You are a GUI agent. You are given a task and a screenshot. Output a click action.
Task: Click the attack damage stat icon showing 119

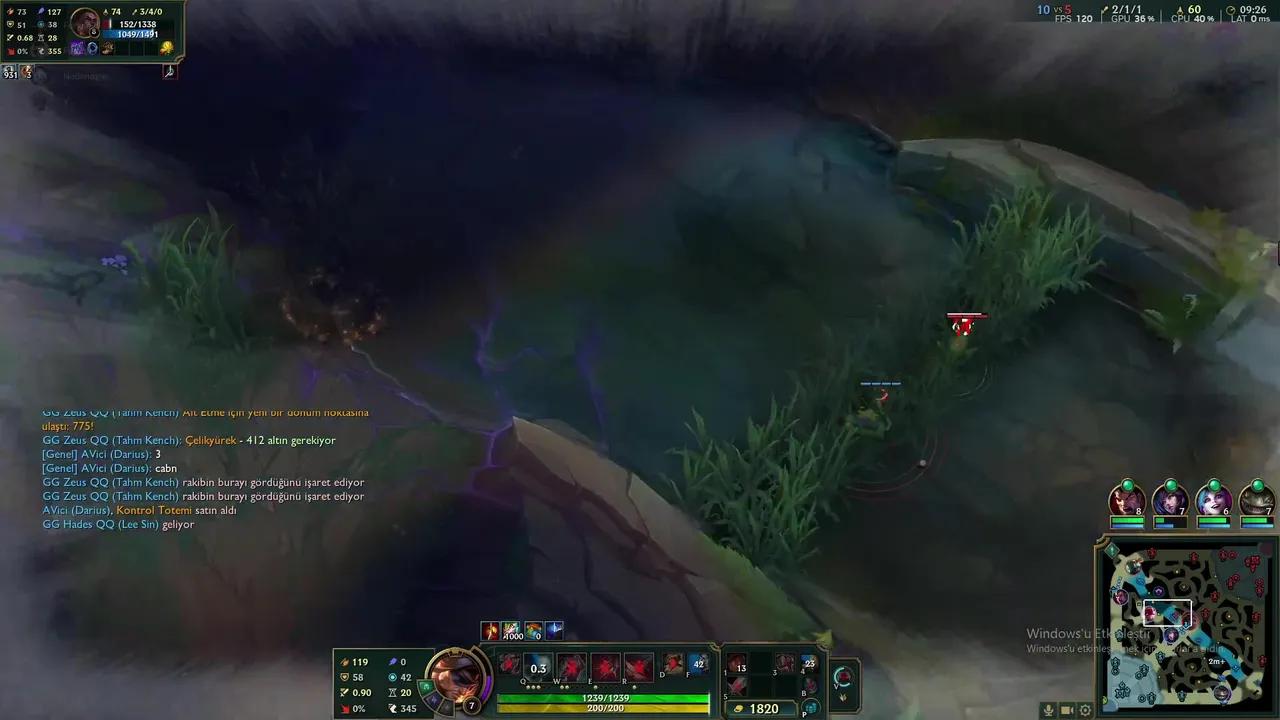click(345, 662)
